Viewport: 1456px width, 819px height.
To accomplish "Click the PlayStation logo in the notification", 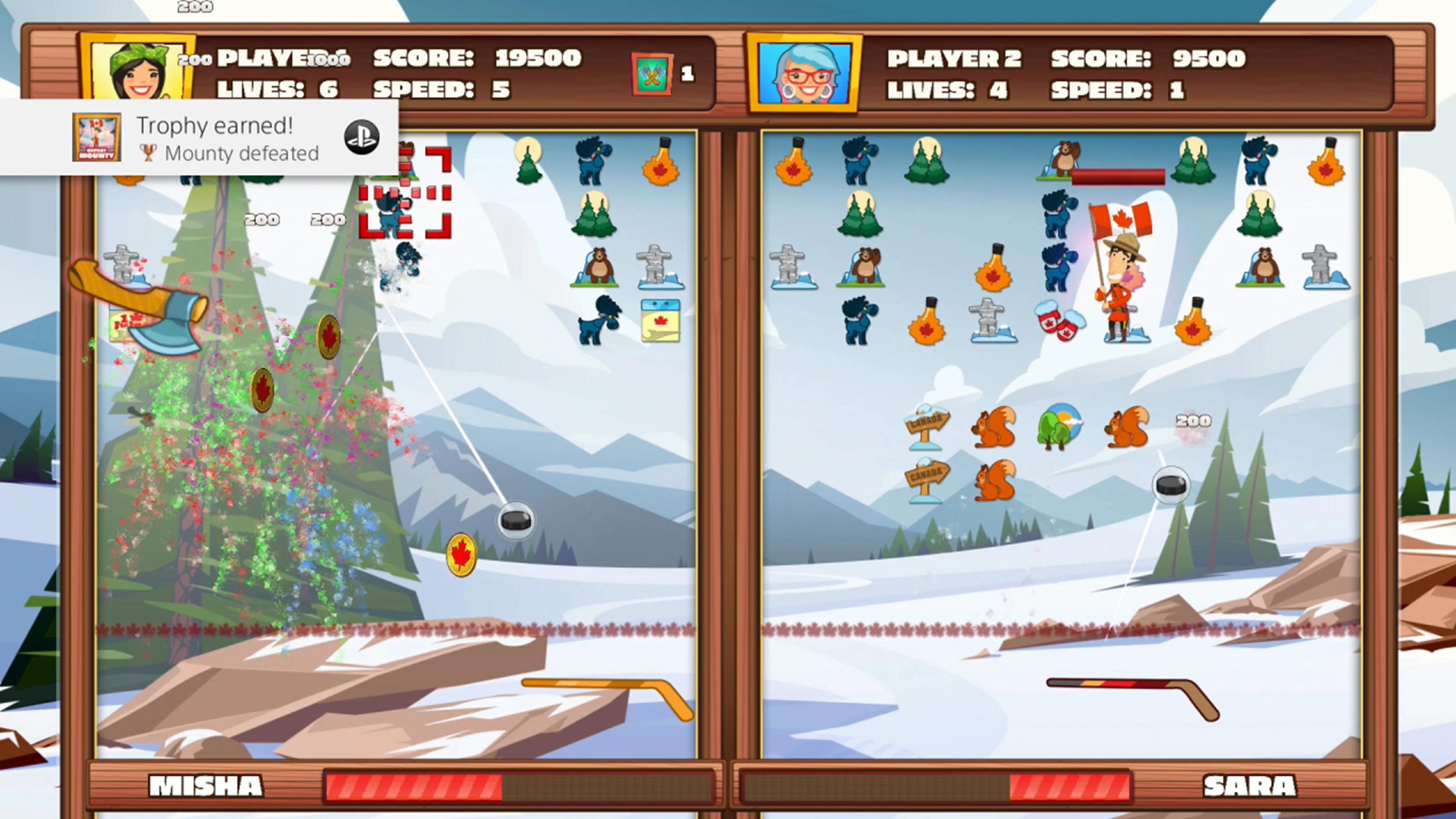I will tap(362, 137).
